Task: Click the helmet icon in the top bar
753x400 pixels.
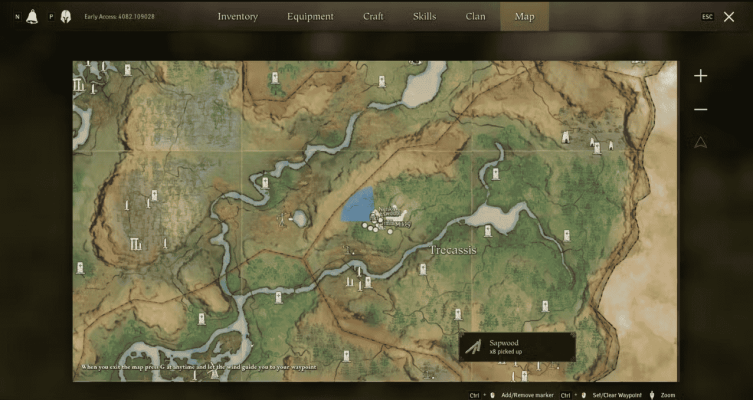Action: (65, 16)
